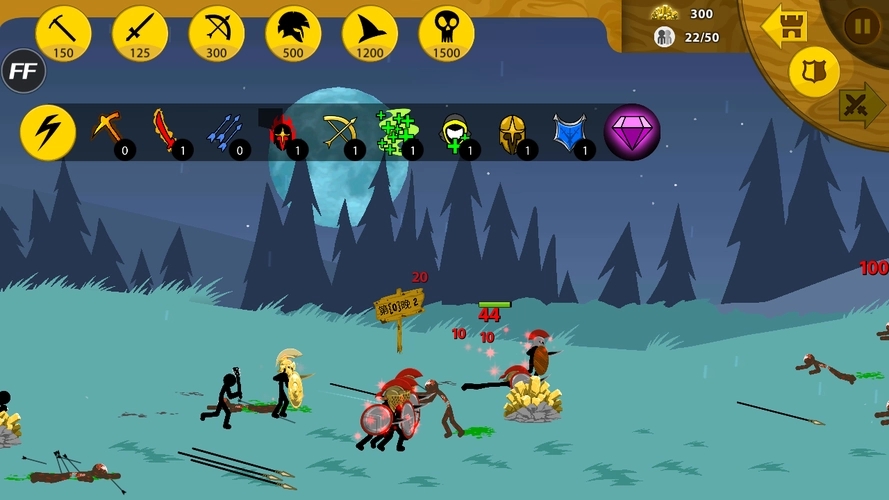889x500 pixels.
Task: Pause the game
Action: [x=861, y=26]
